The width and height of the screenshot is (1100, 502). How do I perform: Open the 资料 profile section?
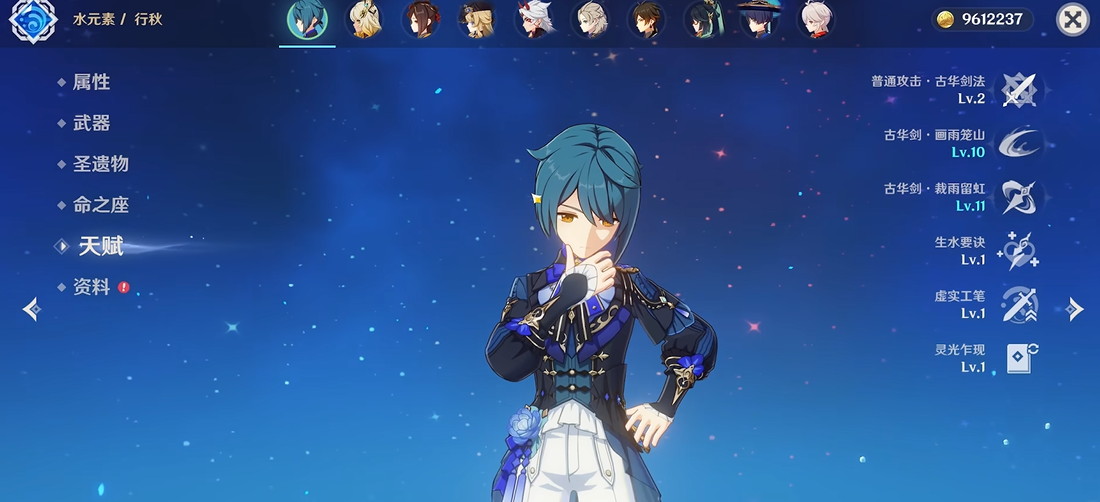tap(91, 287)
